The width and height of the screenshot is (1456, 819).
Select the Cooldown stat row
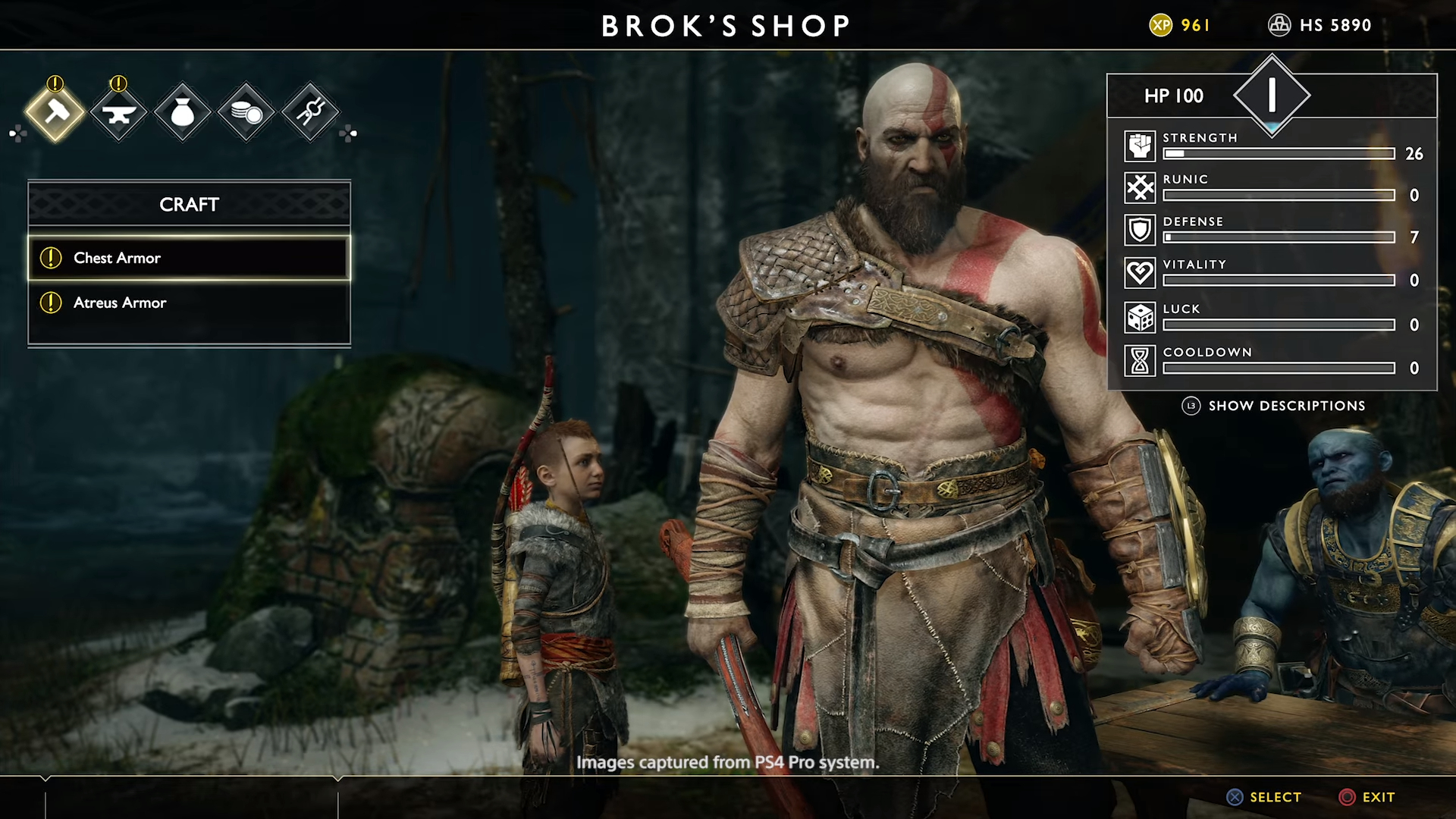click(x=1274, y=361)
